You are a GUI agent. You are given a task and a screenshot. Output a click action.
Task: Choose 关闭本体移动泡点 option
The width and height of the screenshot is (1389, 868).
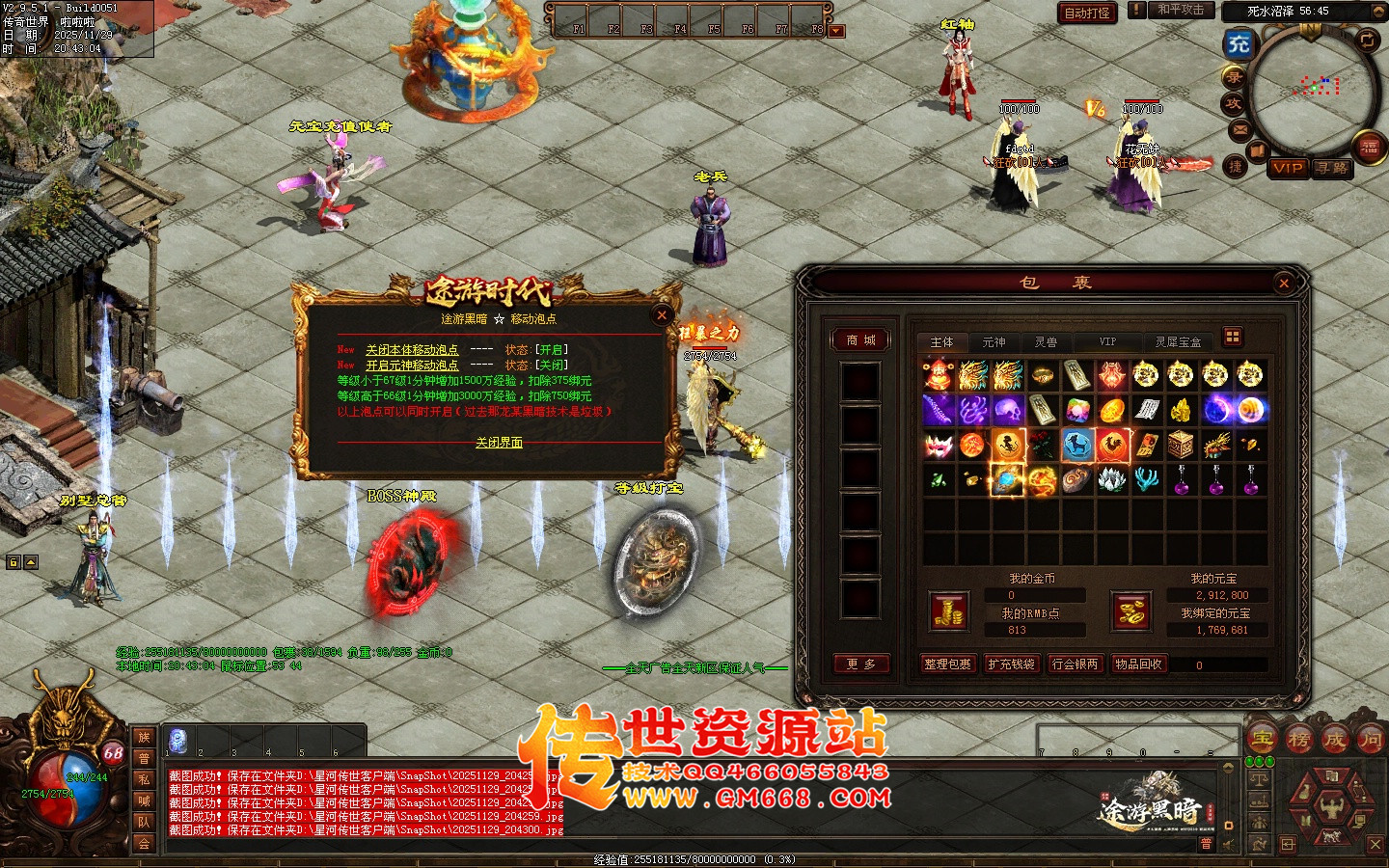click(412, 350)
